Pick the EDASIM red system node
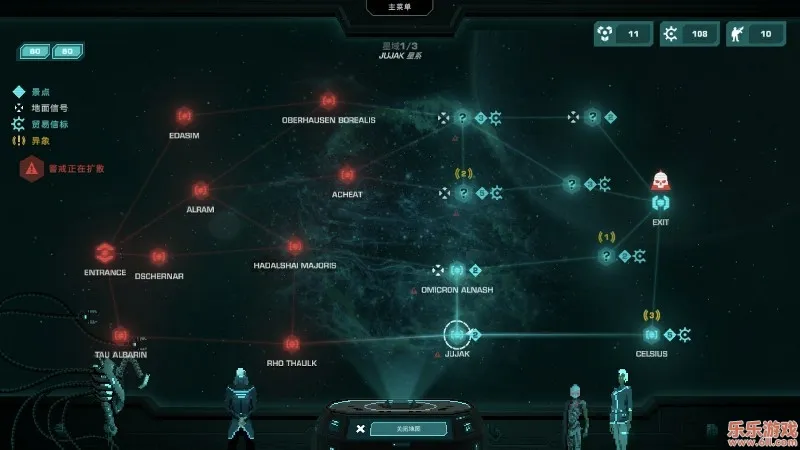Image resolution: width=800 pixels, height=450 pixels. tap(183, 116)
